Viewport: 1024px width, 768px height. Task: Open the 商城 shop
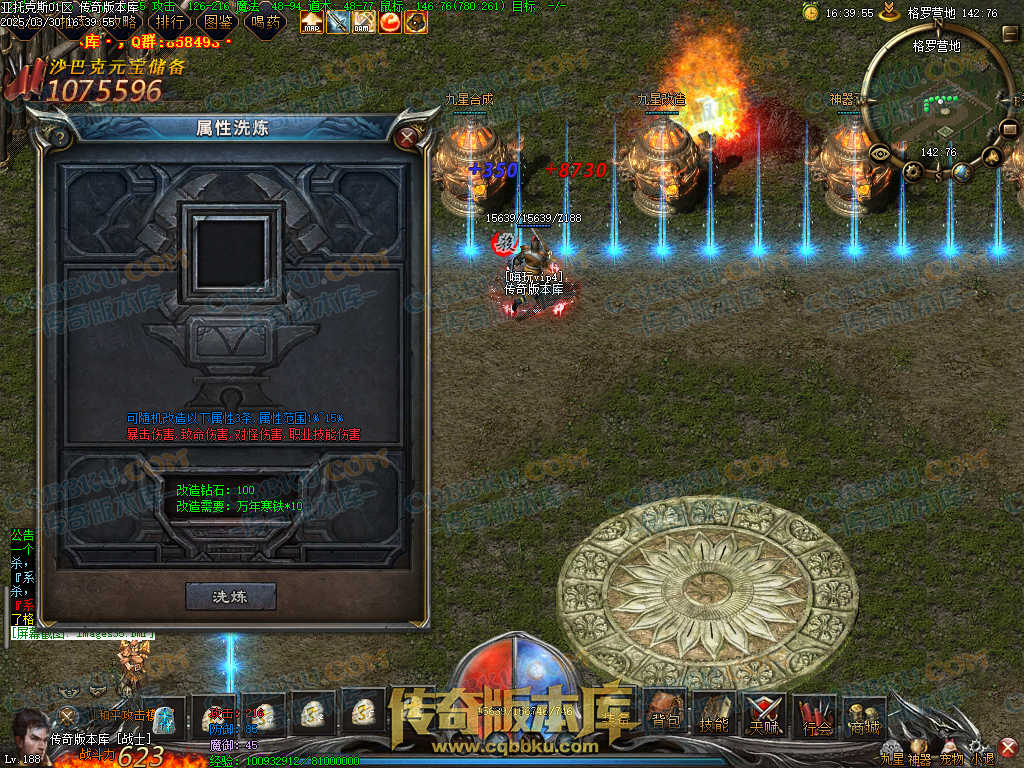864,711
